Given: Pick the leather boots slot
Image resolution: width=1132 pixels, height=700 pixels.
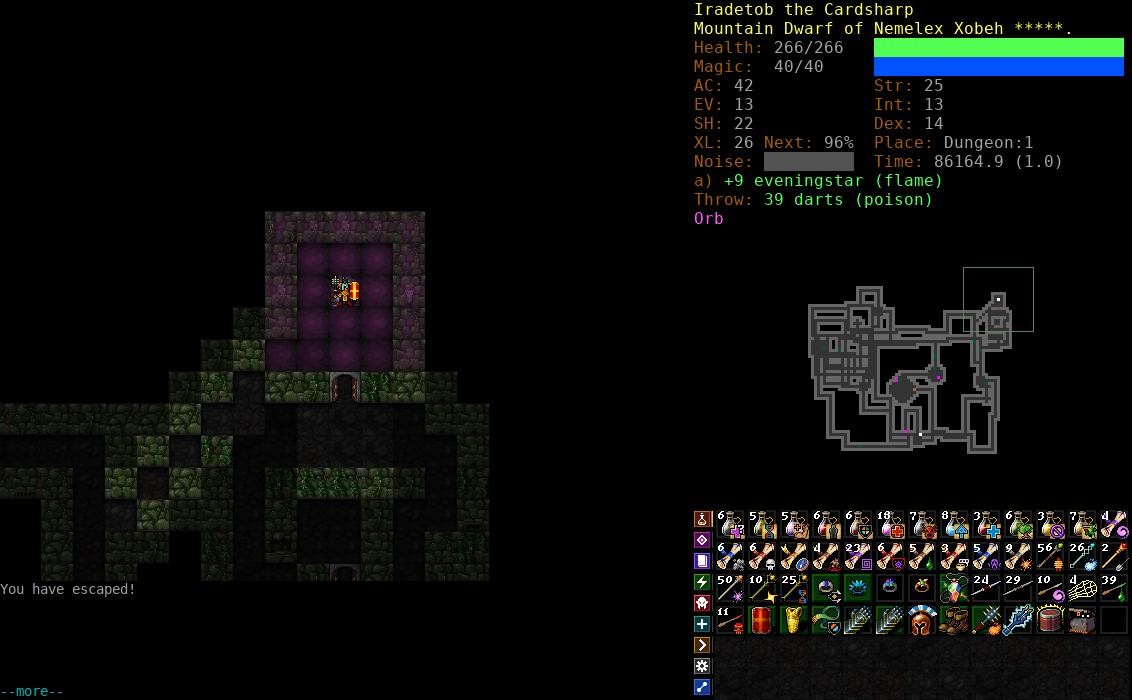Looking at the screenshot, I should click(954, 620).
